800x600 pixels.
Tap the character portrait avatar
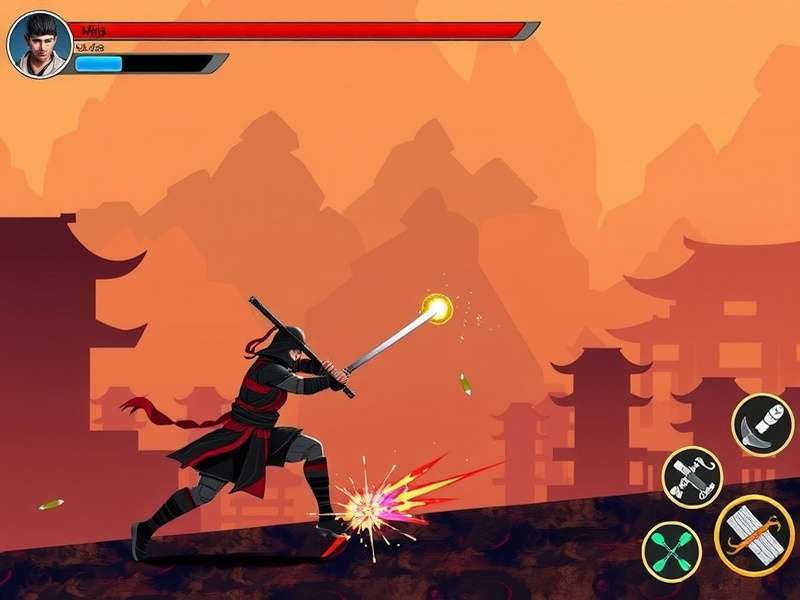click(39, 44)
